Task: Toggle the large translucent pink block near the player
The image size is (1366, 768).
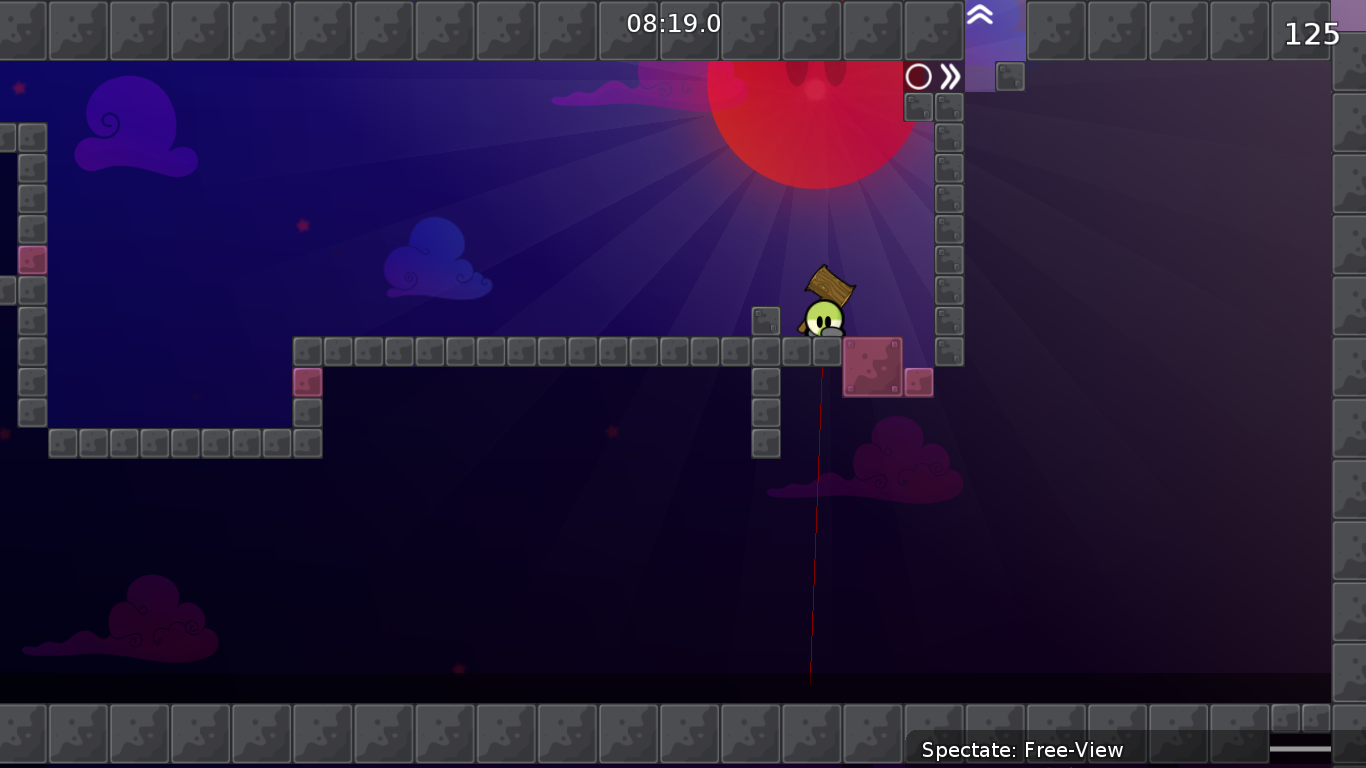Action: tap(872, 365)
